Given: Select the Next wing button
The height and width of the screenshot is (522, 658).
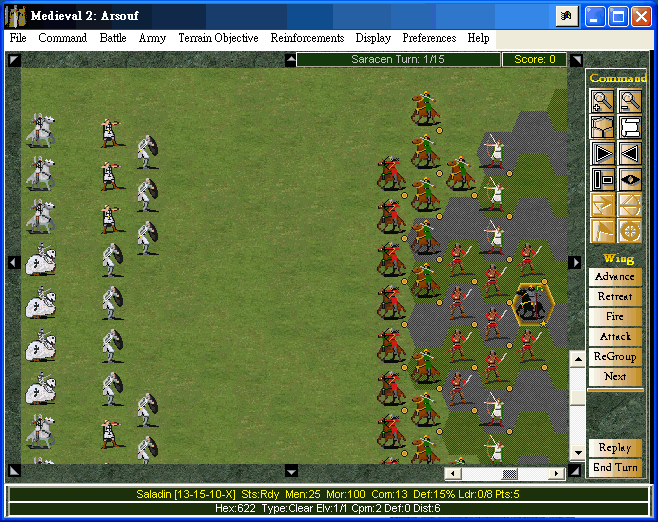Looking at the screenshot, I should click(615, 377).
